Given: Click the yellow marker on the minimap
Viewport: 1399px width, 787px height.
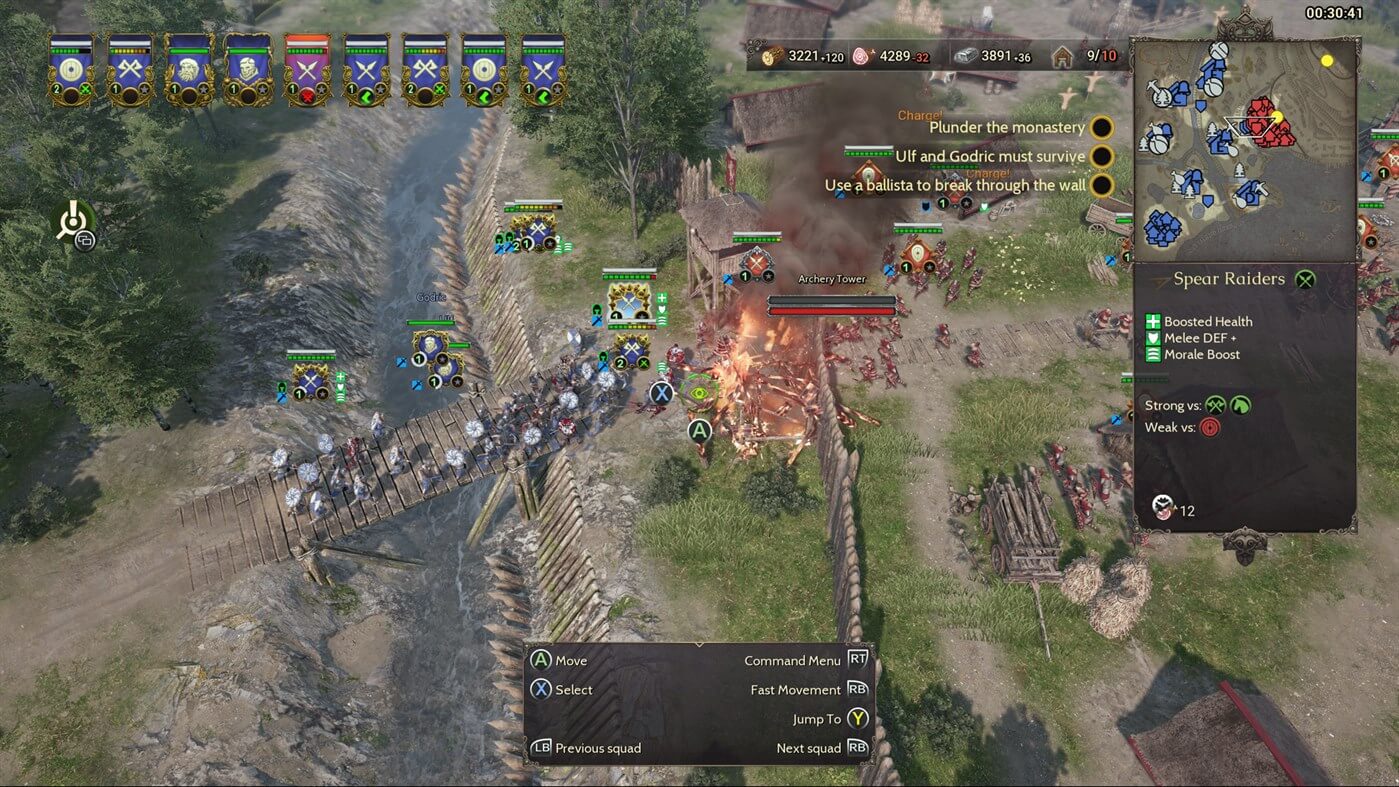Looking at the screenshot, I should point(1329,59).
